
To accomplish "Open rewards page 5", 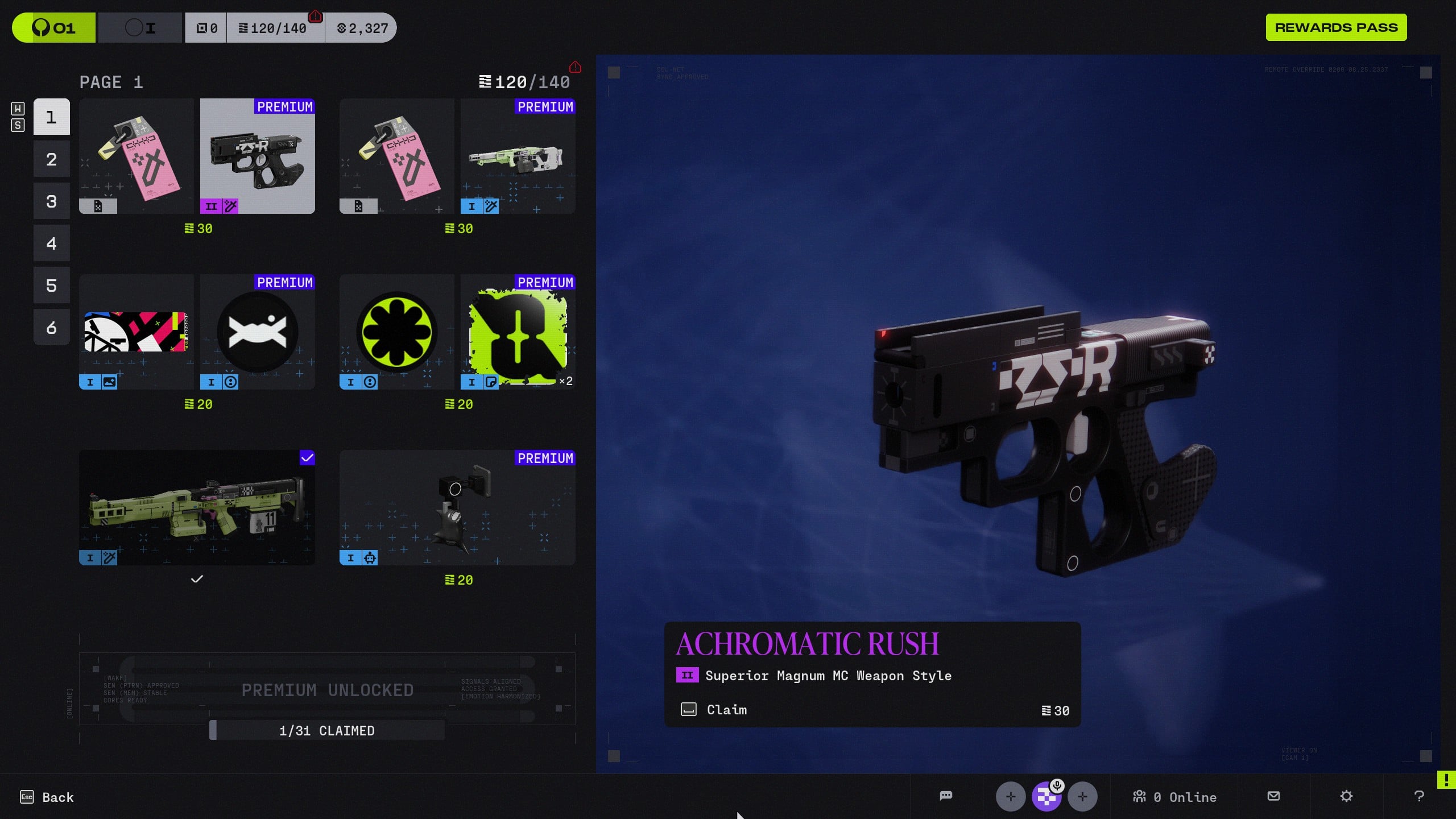I will pos(51,286).
